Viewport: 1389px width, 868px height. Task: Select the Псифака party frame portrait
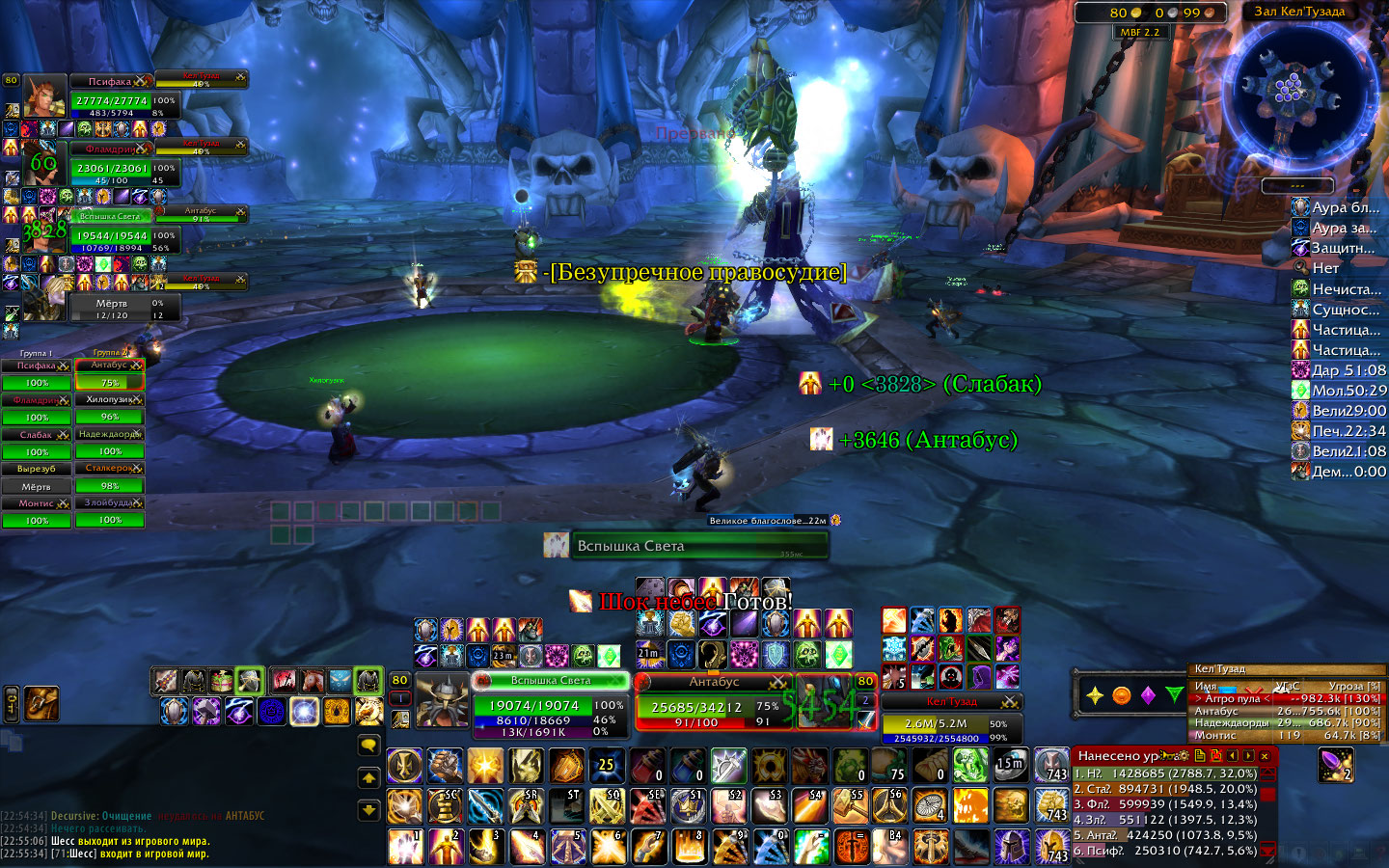tap(44, 95)
